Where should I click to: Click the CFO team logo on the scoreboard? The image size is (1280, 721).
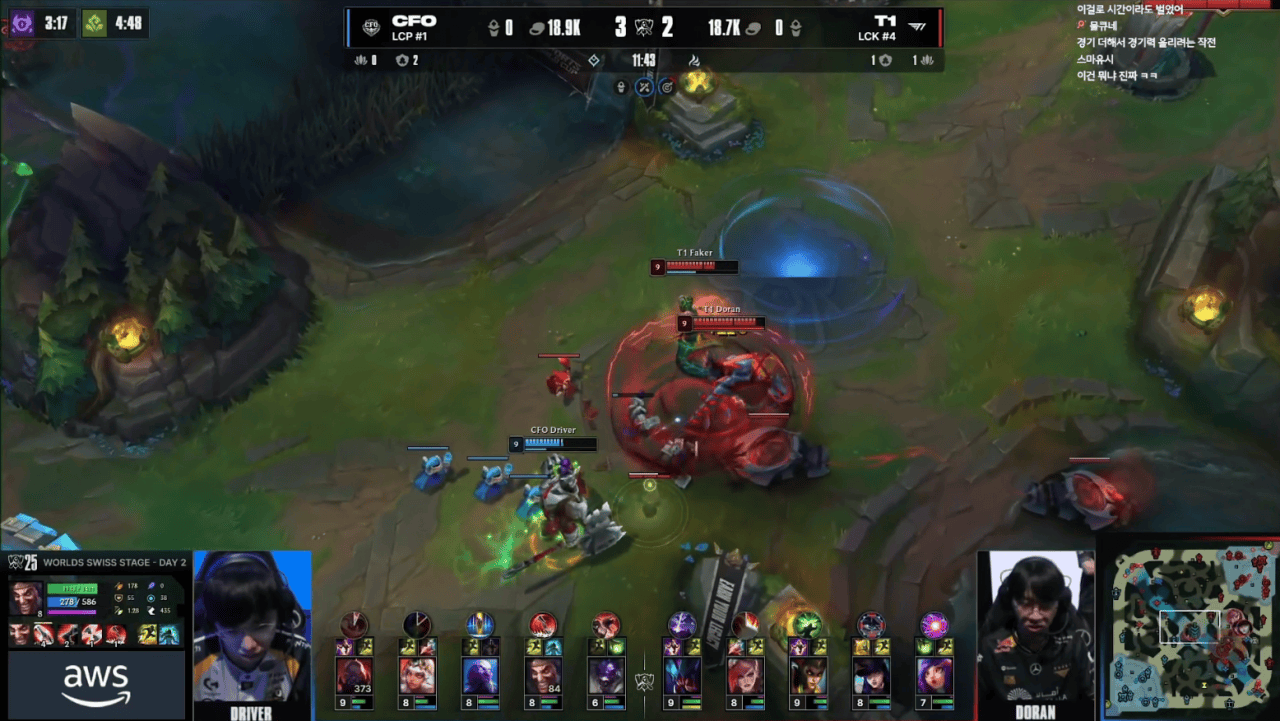point(371,27)
